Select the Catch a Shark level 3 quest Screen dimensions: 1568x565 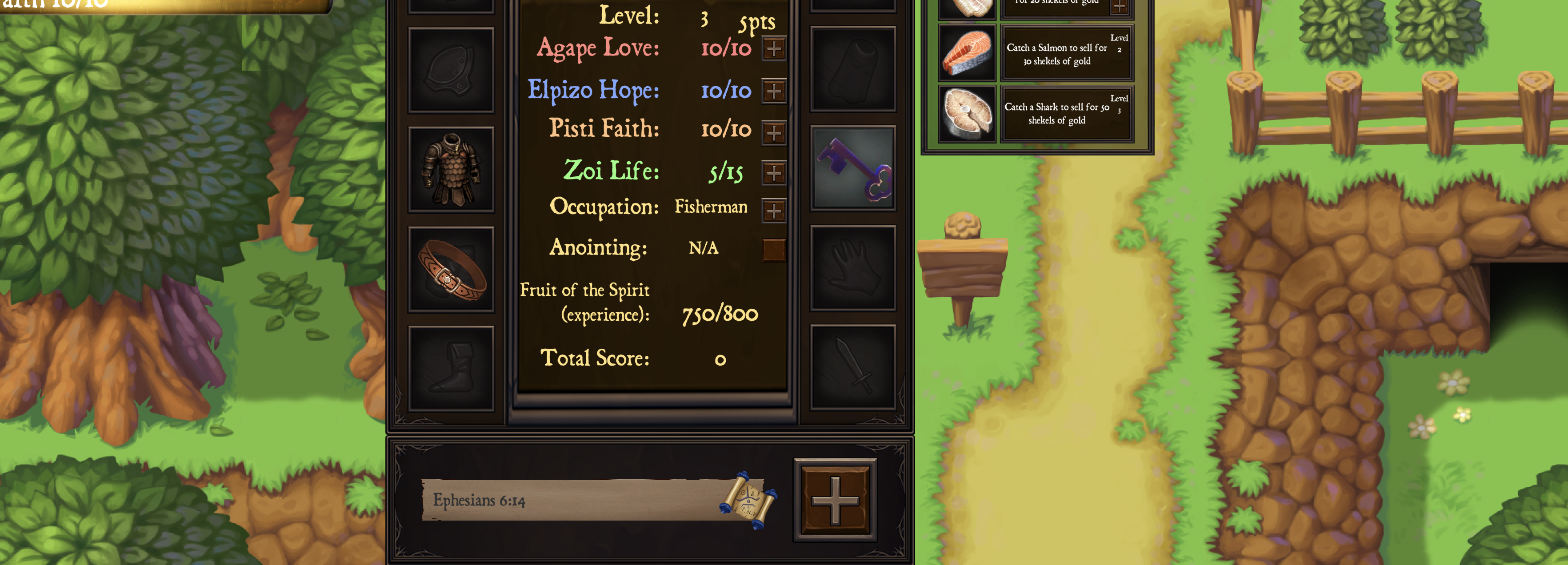[x=1067, y=111]
